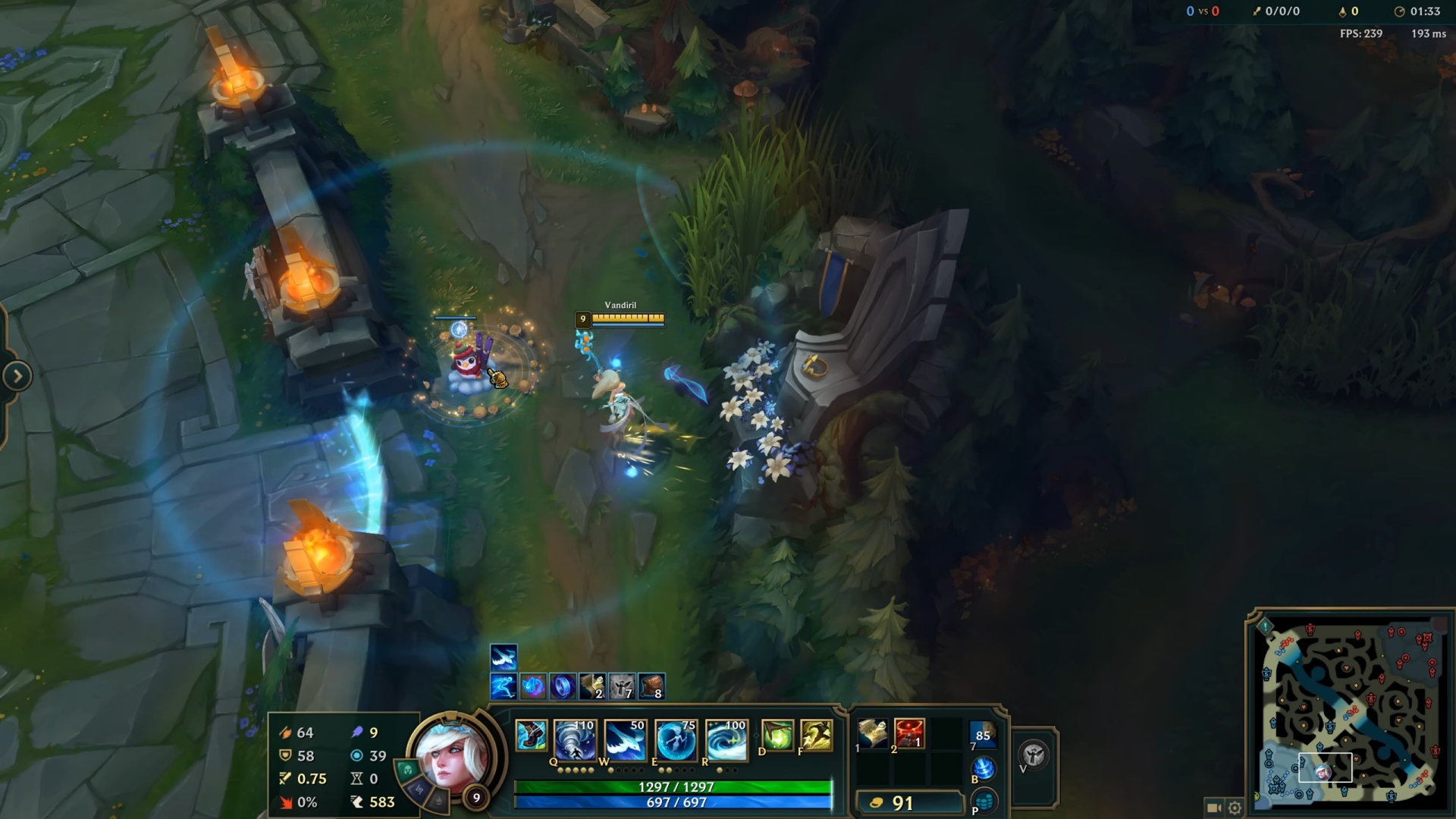Image resolution: width=1456 pixels, height=819 pixels.
Task: Activate the trinket slot showing 85
Action: 983,734
